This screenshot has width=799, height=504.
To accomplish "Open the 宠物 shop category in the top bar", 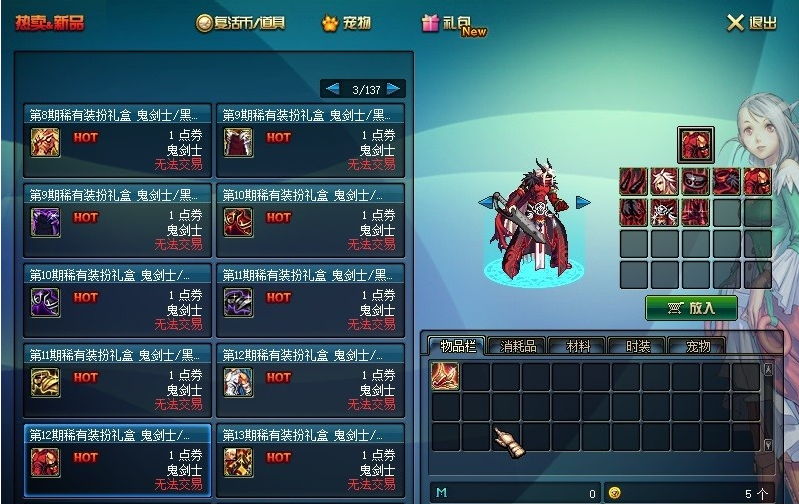I will pyautogui.click(x=346, y=22).
